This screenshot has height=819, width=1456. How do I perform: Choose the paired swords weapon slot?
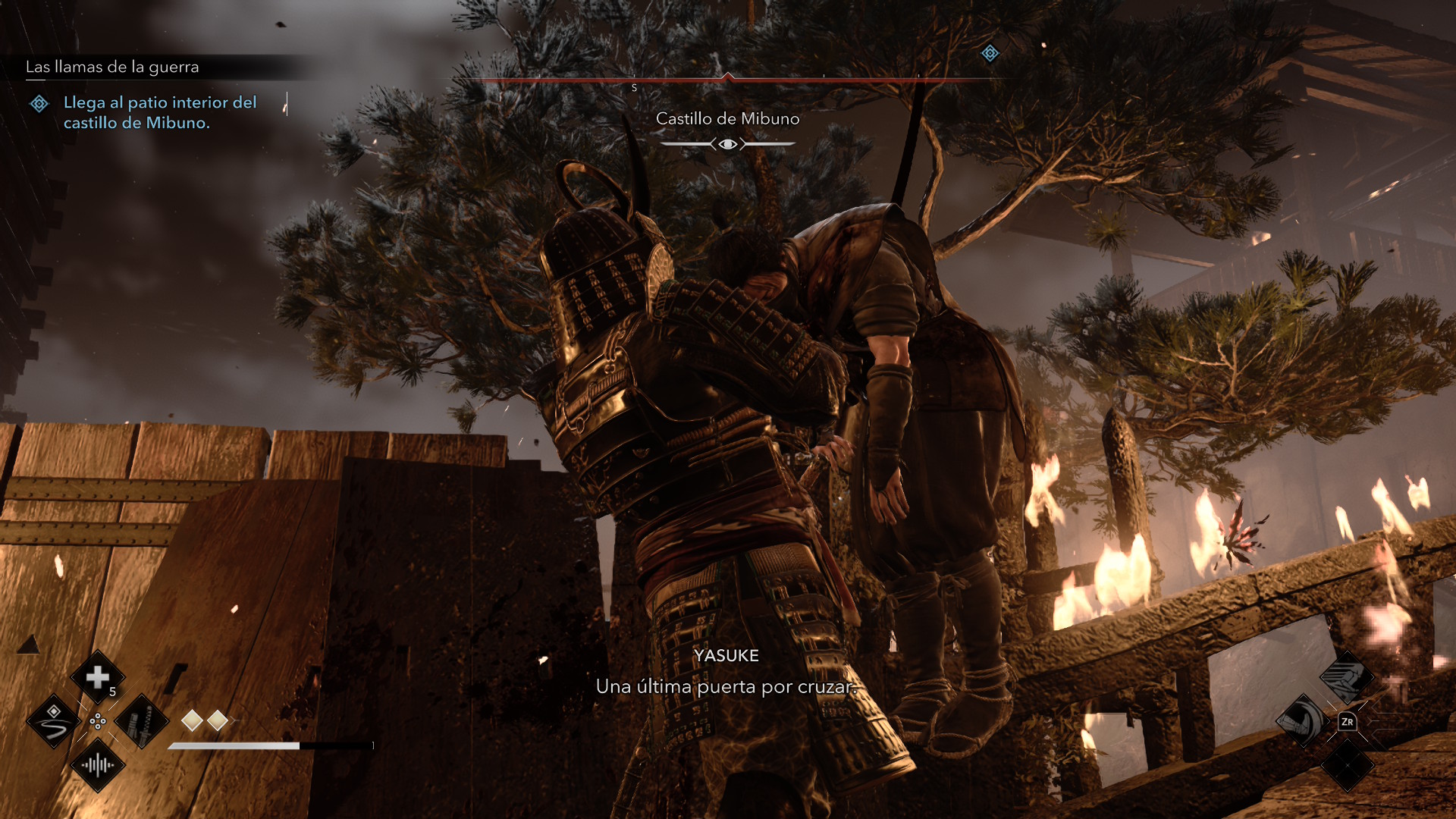pyautogui.click(x=142, y=721)
